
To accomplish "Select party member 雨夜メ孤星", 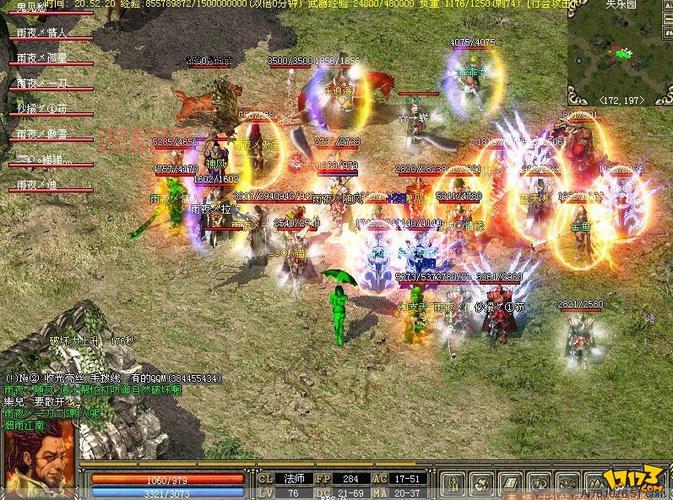I will [42, 58].
